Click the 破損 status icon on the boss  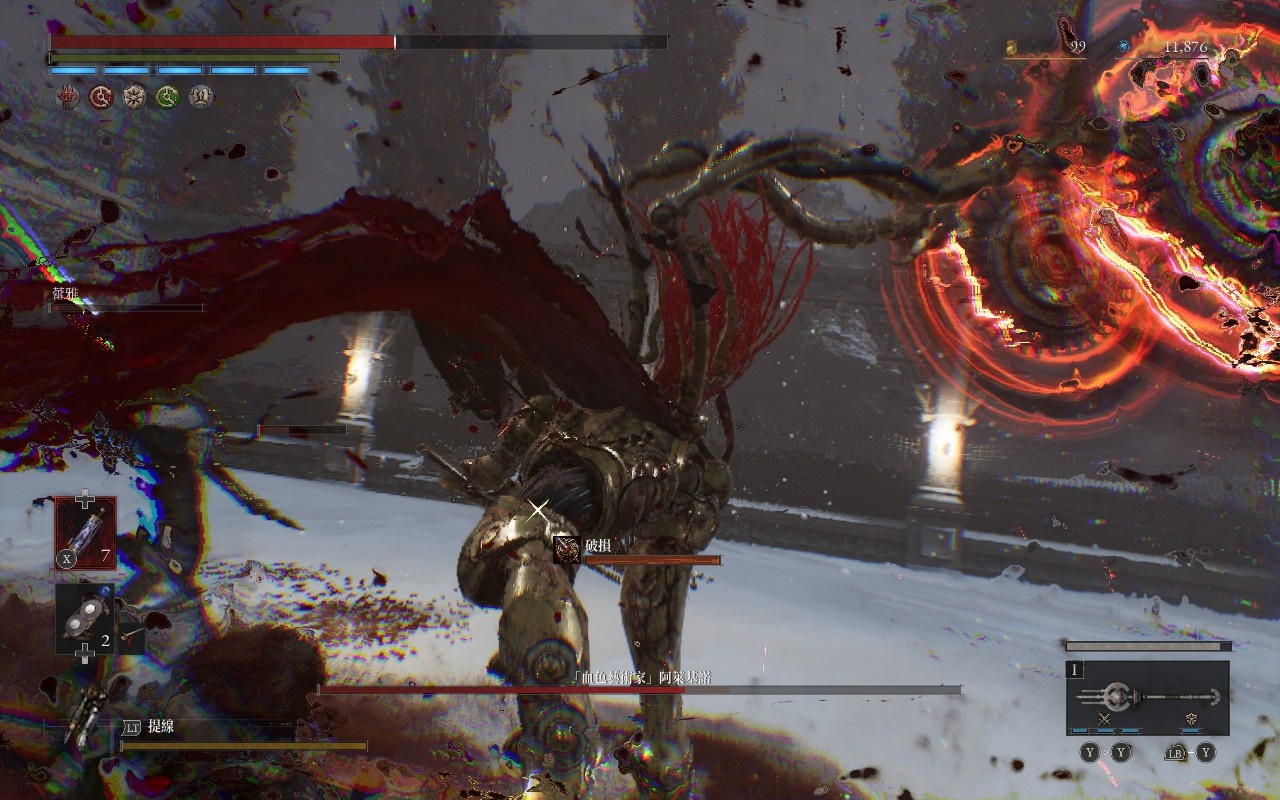tap(567, 549)
